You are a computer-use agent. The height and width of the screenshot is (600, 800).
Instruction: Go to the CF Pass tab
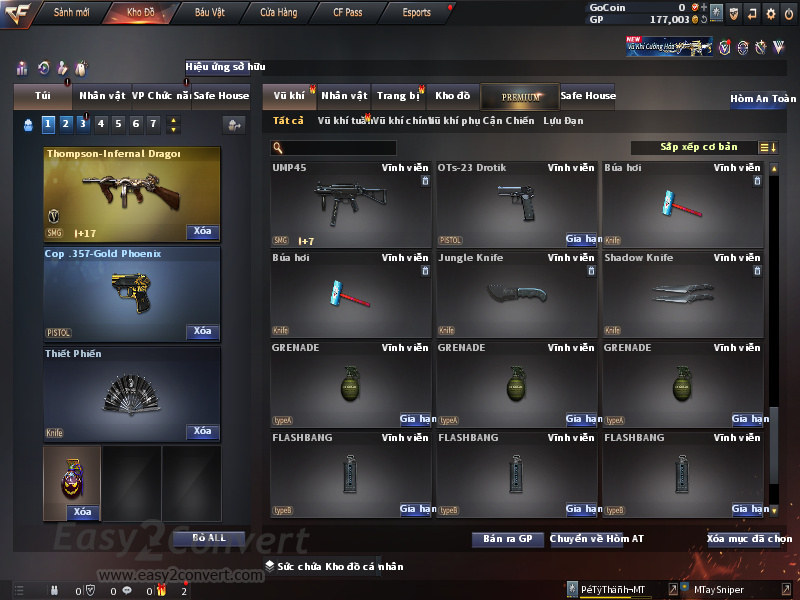350,13
